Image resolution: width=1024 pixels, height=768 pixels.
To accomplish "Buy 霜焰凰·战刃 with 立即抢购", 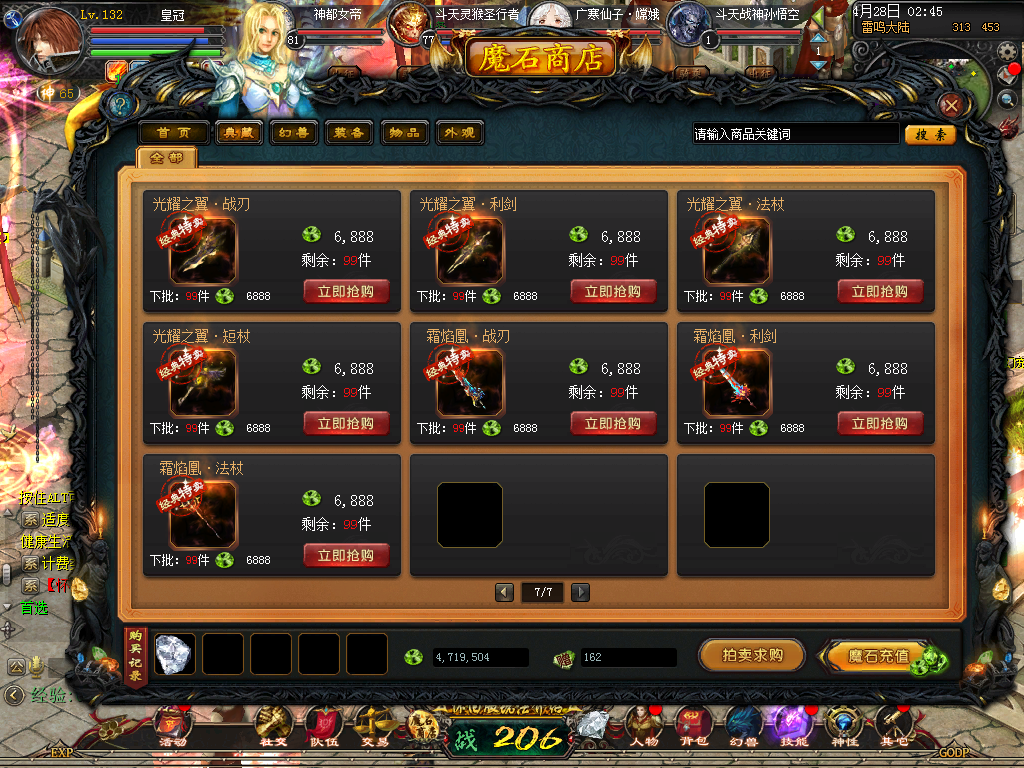I will pyautogui.click(x=613, y=423).
